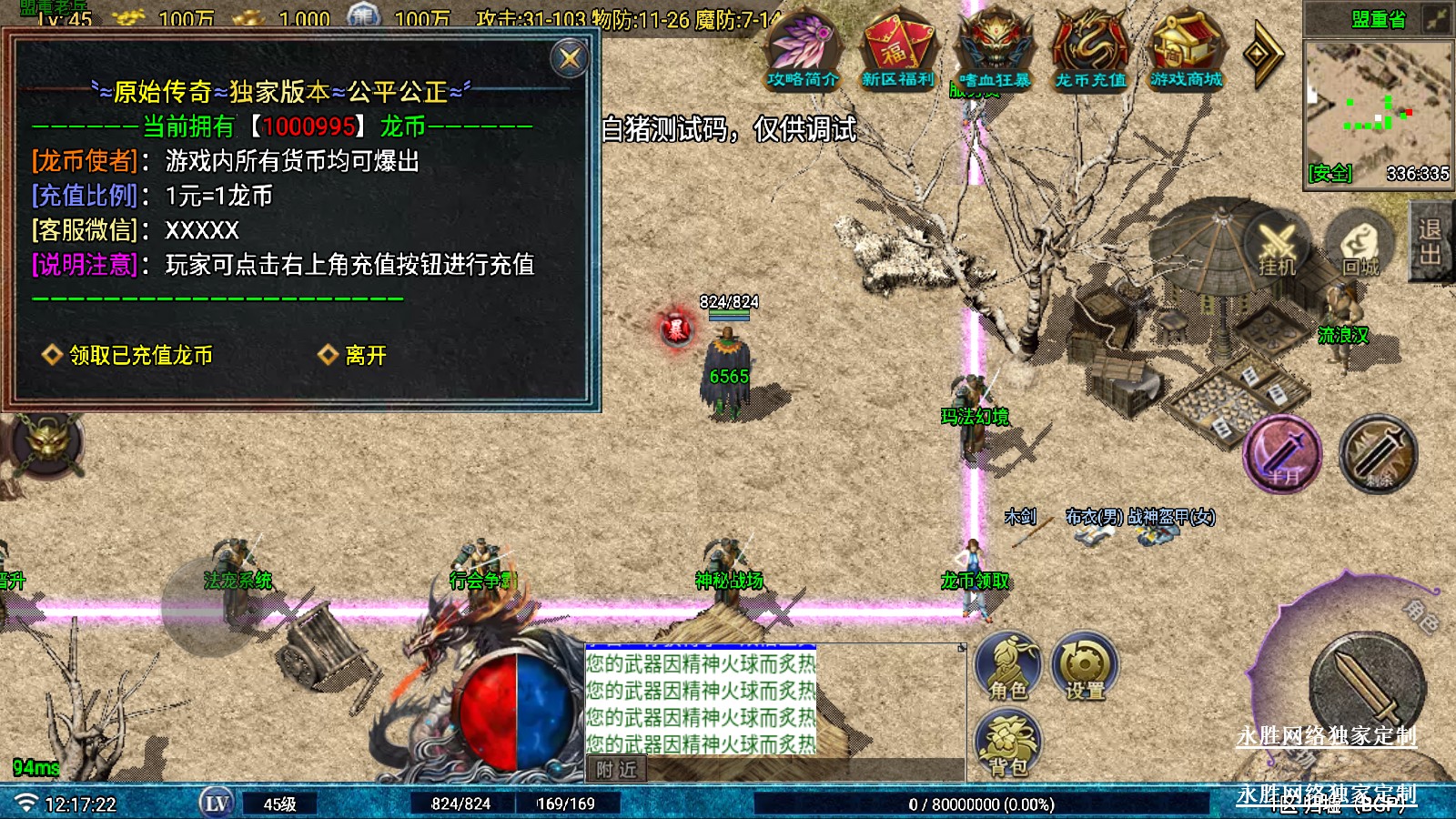Open the 新区福利 rewards icon
Viewport: 1456px width, 819px height.
point(898,50)
